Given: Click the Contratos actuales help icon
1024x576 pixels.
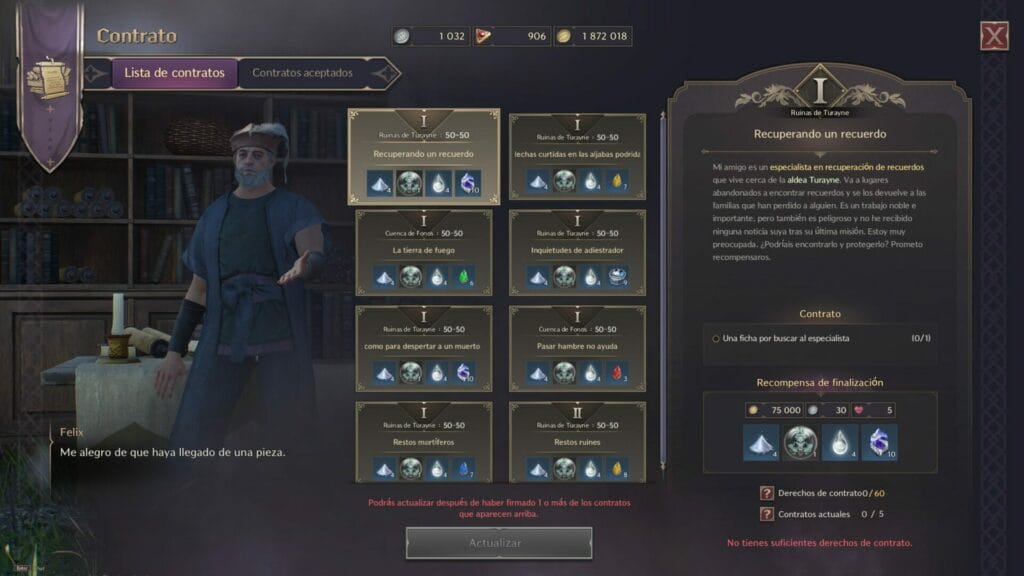Looking at the screenshot, I should click(767, 514).
